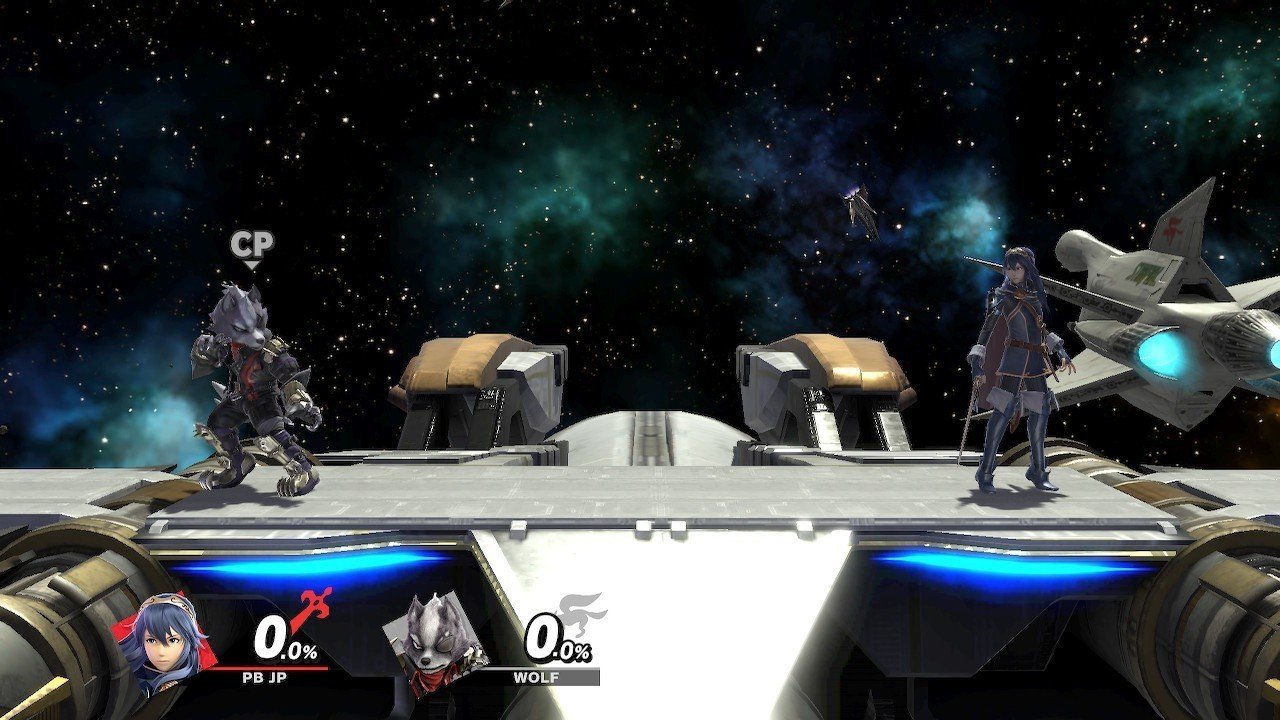Click the CP marker above Wolf
Viewport: 1280px width, 720px height.
click(x=251, y=243)
